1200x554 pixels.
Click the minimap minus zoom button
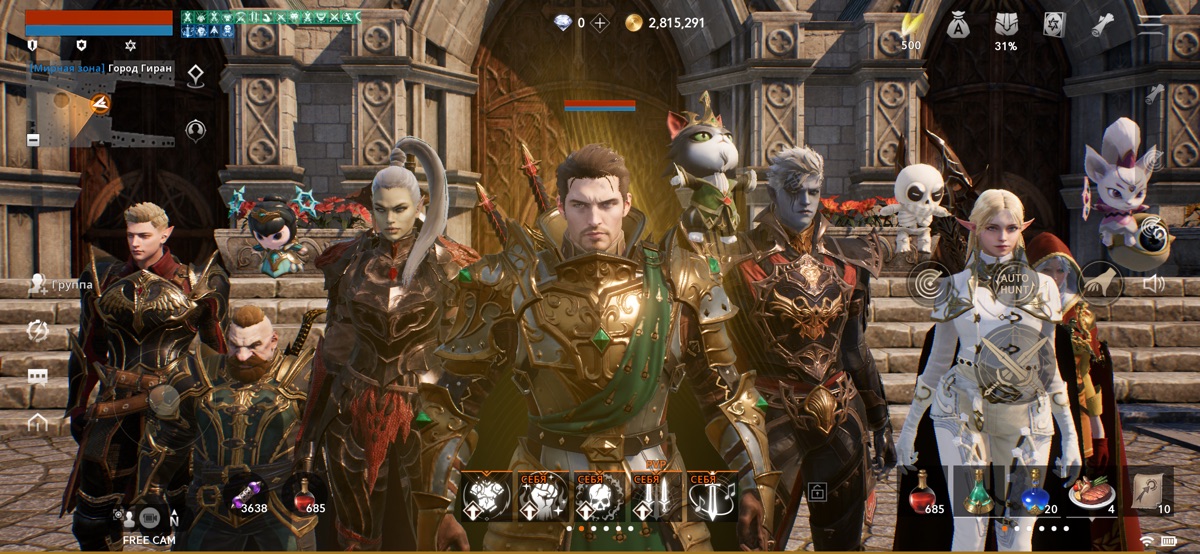click(33, 140)
